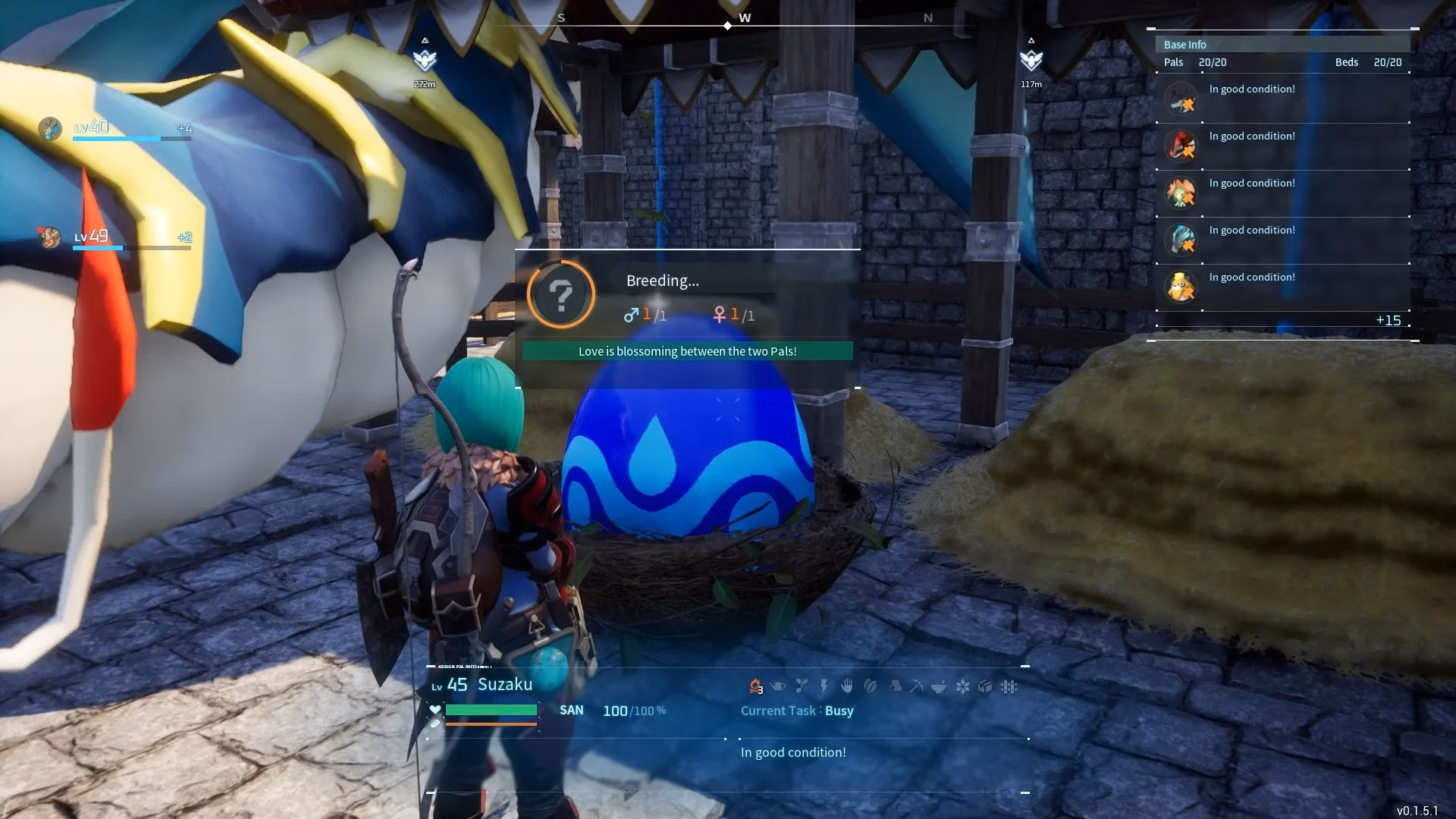Open the breeding egg question mark portrait
Image resolution: width=1456 pixels, height=819 pixels.
[x=560, y=295]
